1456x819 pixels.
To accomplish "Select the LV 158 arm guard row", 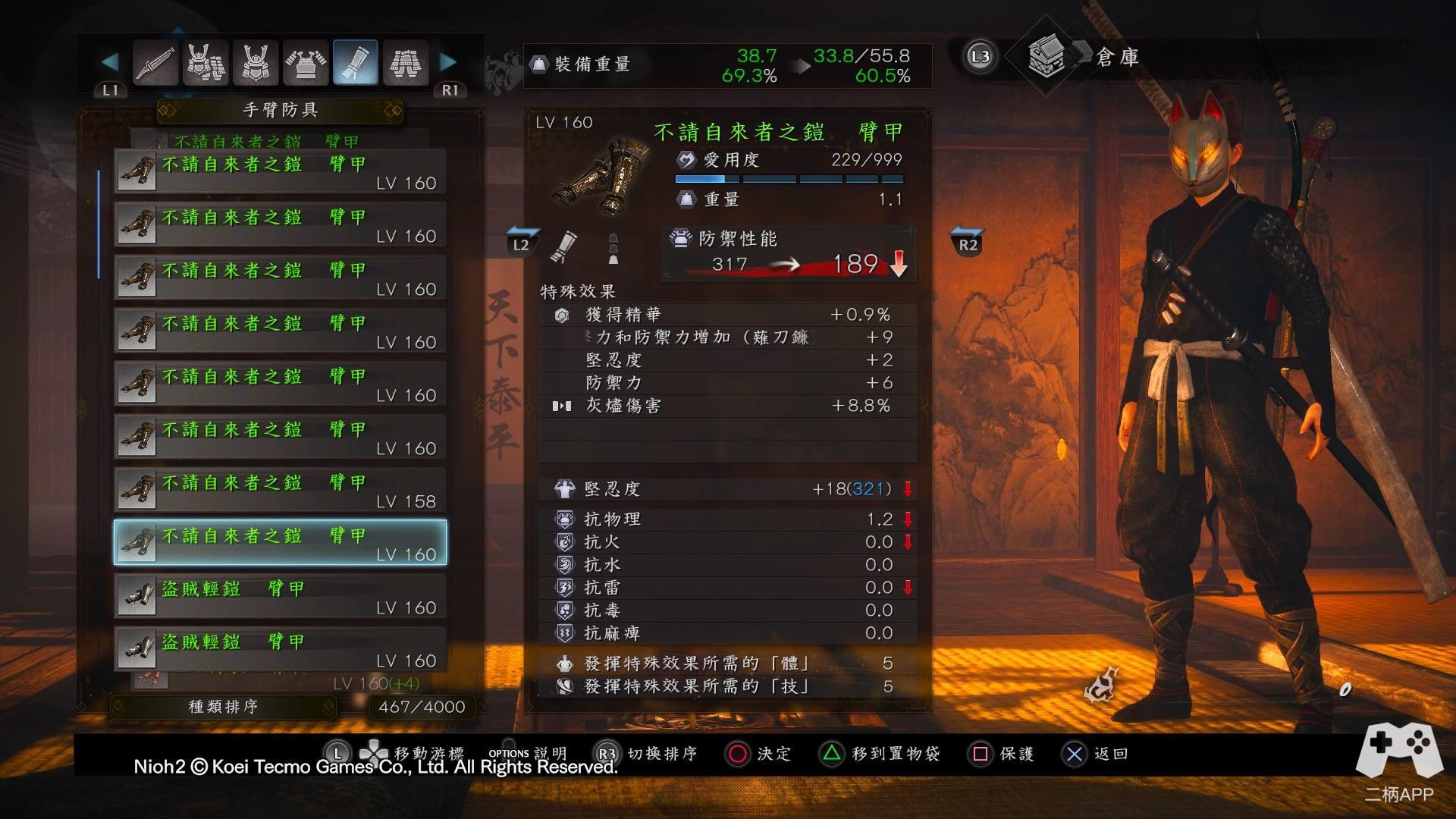I will [280, 490].
